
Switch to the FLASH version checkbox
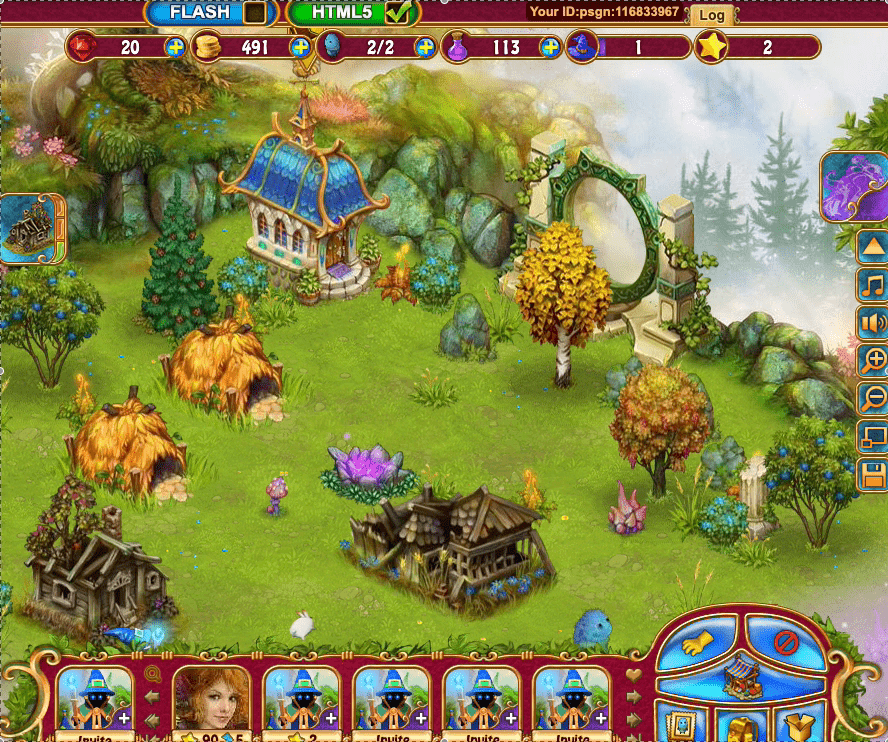pos(256,13)
